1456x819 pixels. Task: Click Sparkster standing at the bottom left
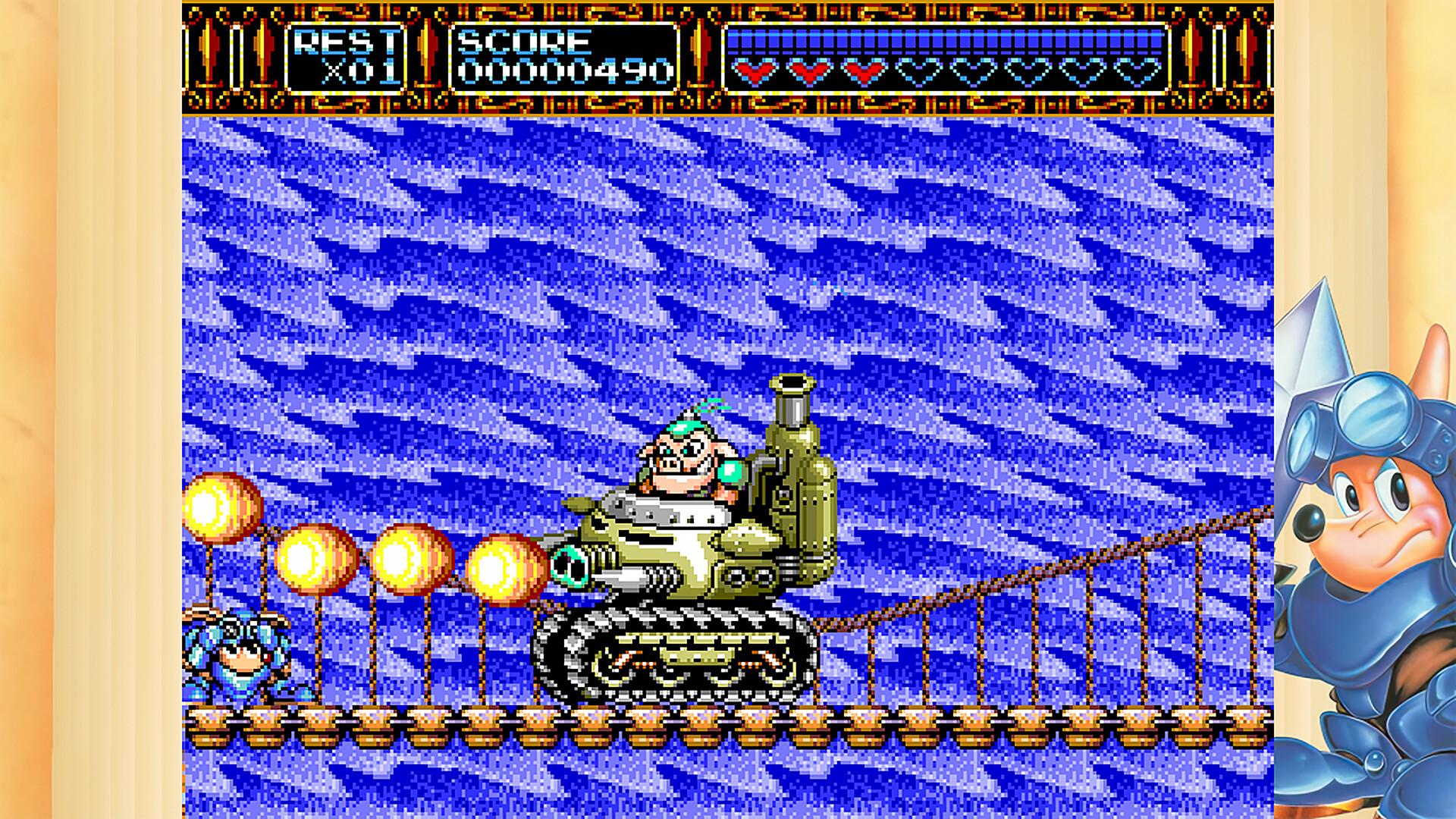(235, 660)
